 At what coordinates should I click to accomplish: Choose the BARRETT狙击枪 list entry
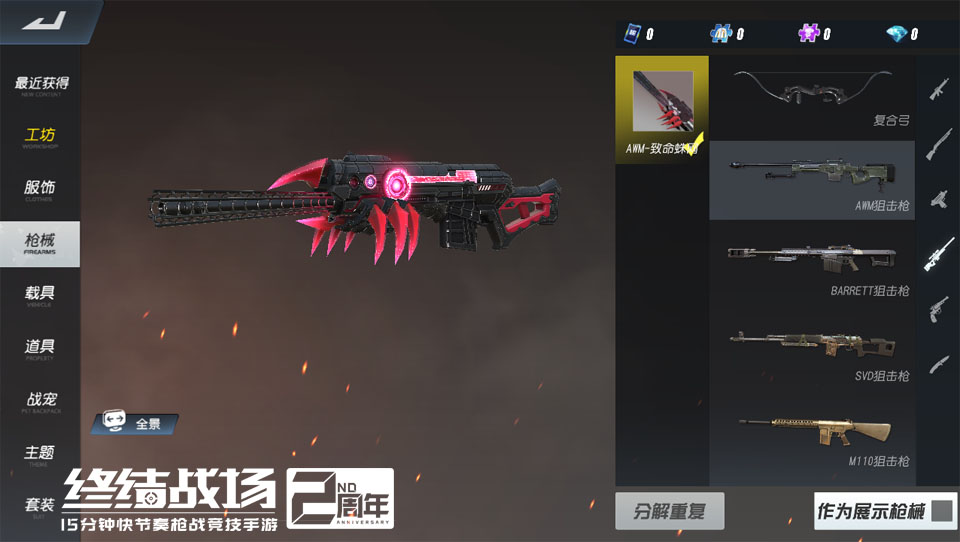click(x=811, y=265)
